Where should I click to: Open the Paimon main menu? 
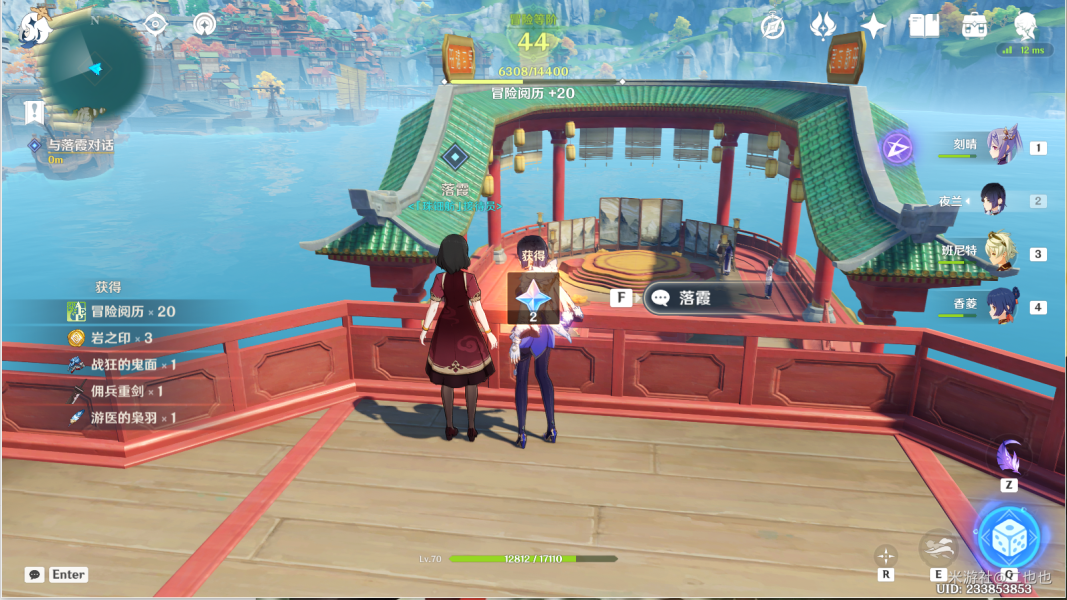pos(34,27)
